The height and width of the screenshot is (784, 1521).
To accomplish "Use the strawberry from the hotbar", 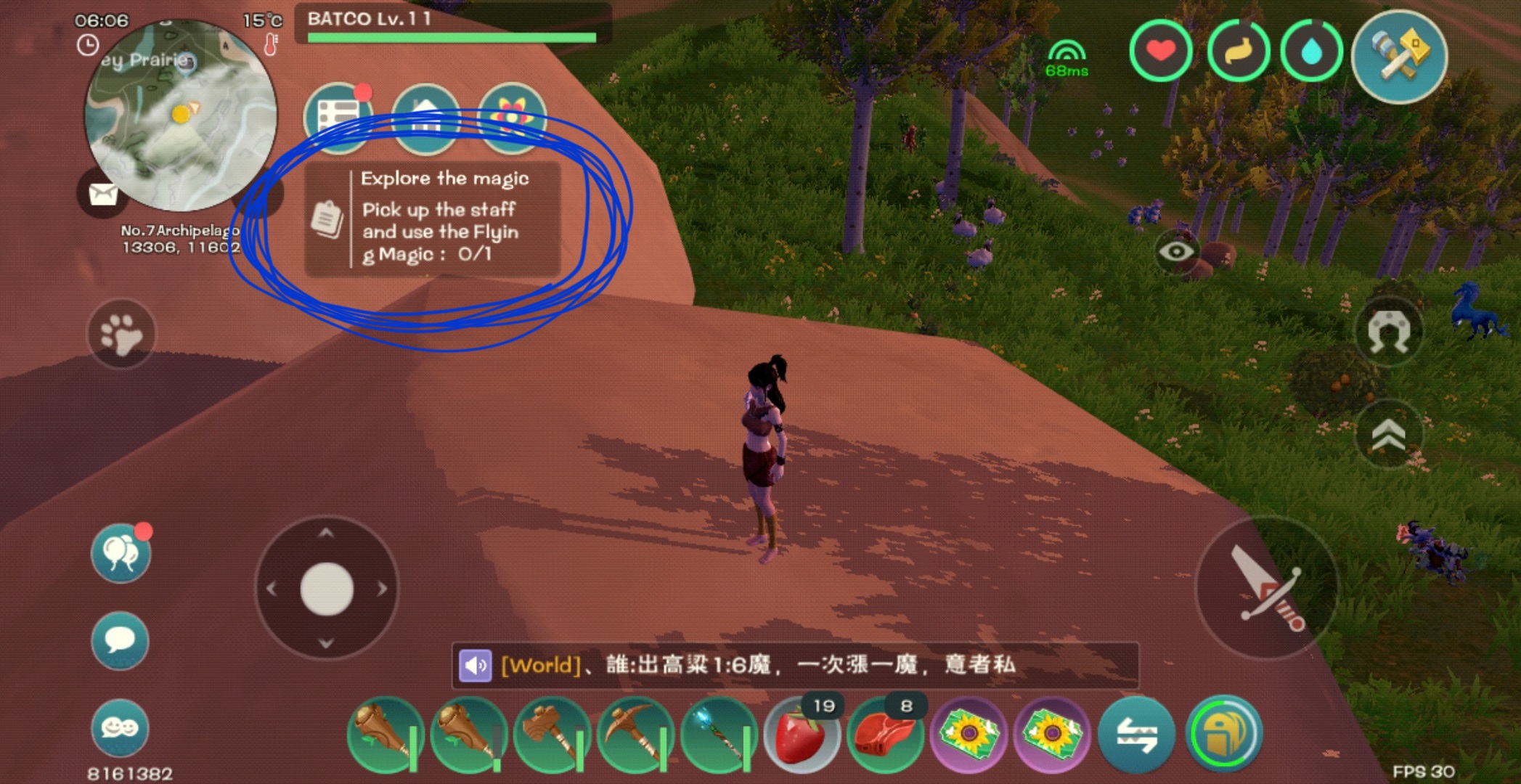I will coord(802,734).
